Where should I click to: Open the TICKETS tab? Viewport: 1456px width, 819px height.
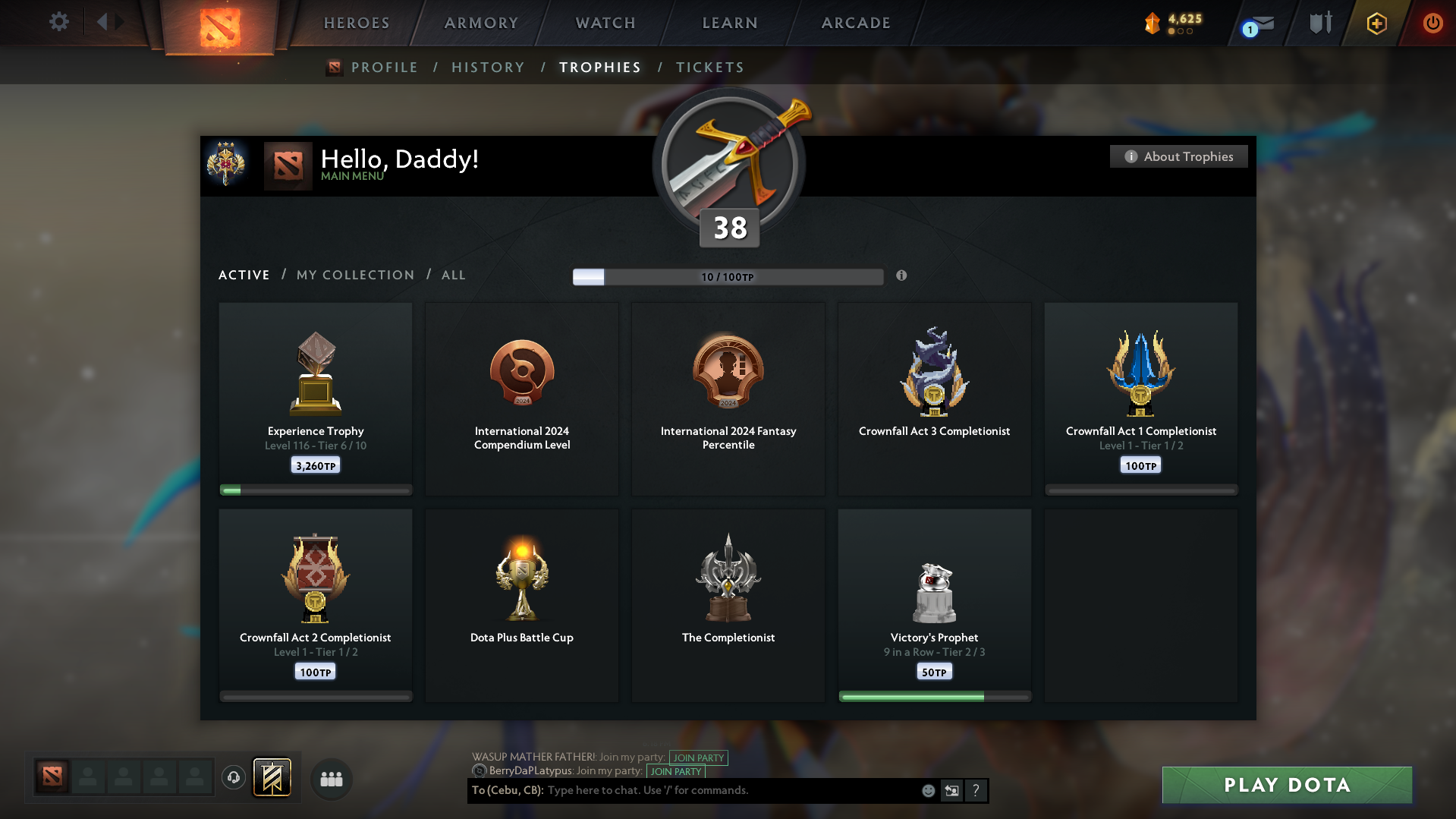click(709, 67)
